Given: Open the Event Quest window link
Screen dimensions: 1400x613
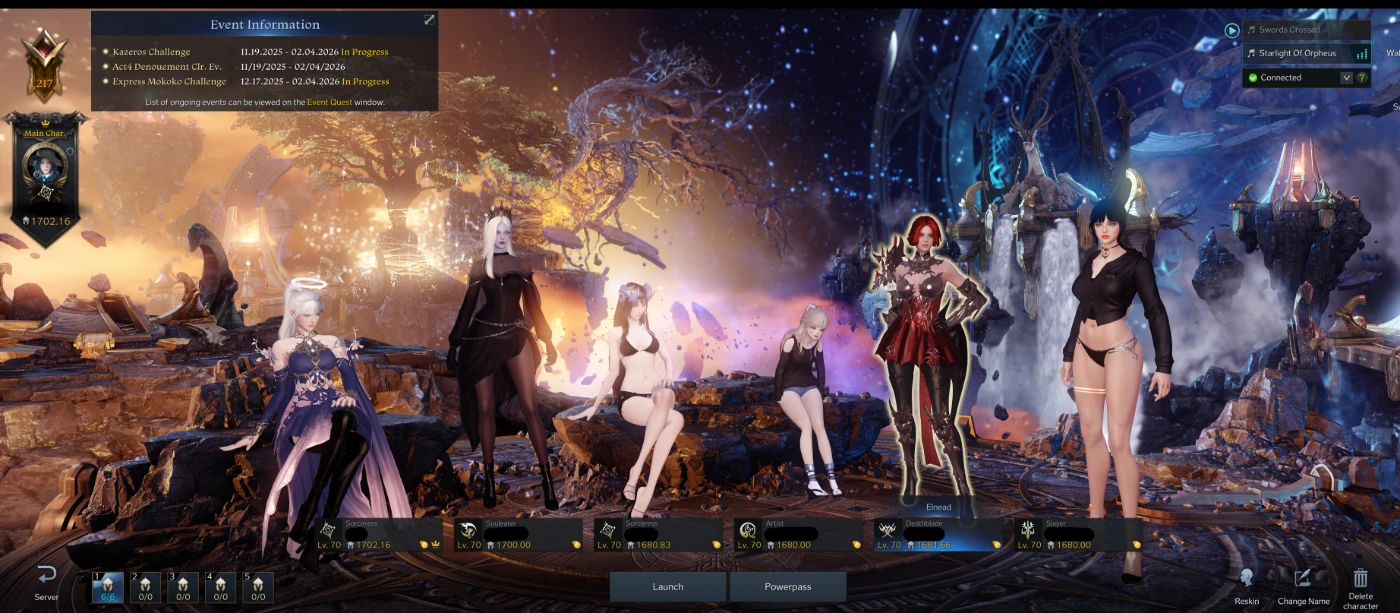Looking at the screenshot, I should [x=329, y=102].
